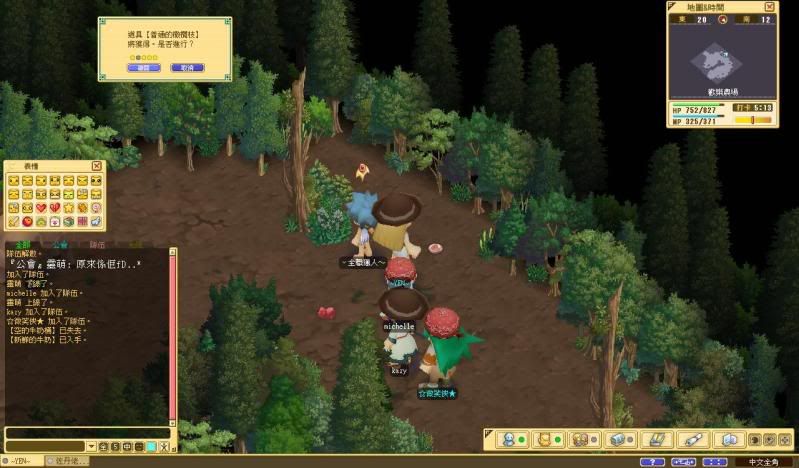Screen dimensions: 799x468
Task: Choose the broken heart emoticon
Action: [54, 208]
